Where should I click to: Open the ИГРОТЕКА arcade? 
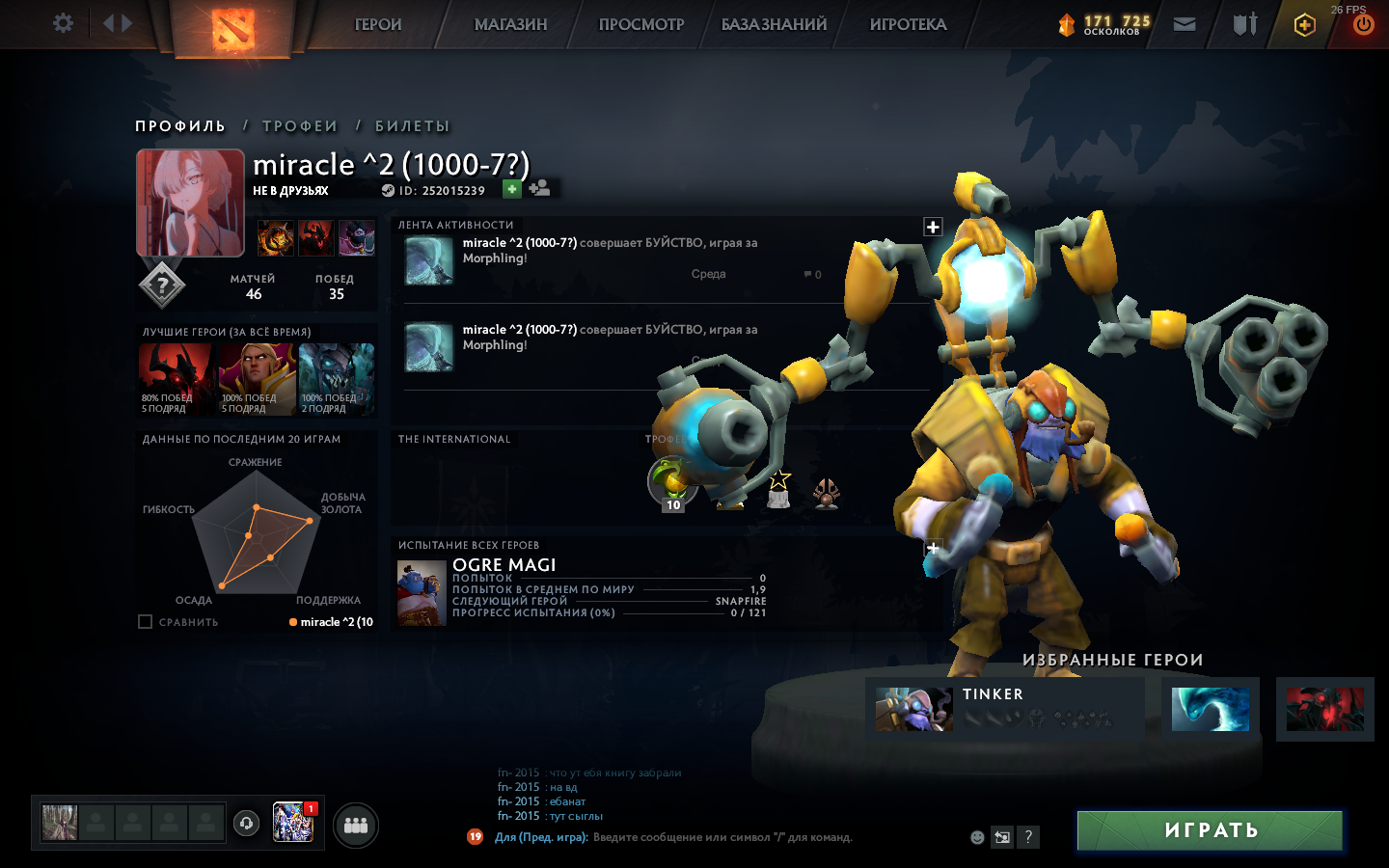pyautogui.click(x=908, y=25)
